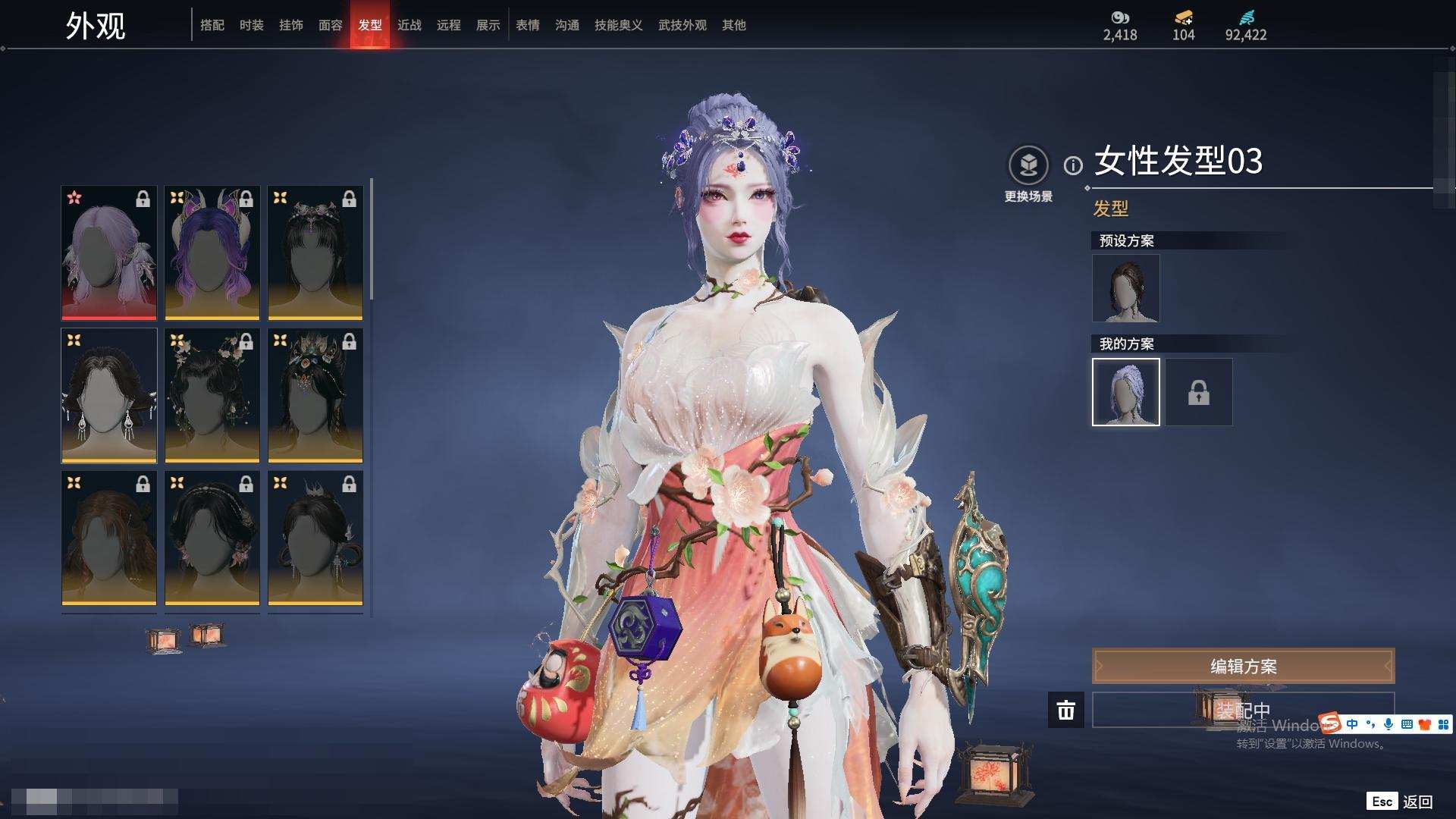The width and height of the screenshot is (1456, 819).
Task: Select the preset brown hairstyle under 预设方案
Action: pyautogui.click(x=1126, y=288)
